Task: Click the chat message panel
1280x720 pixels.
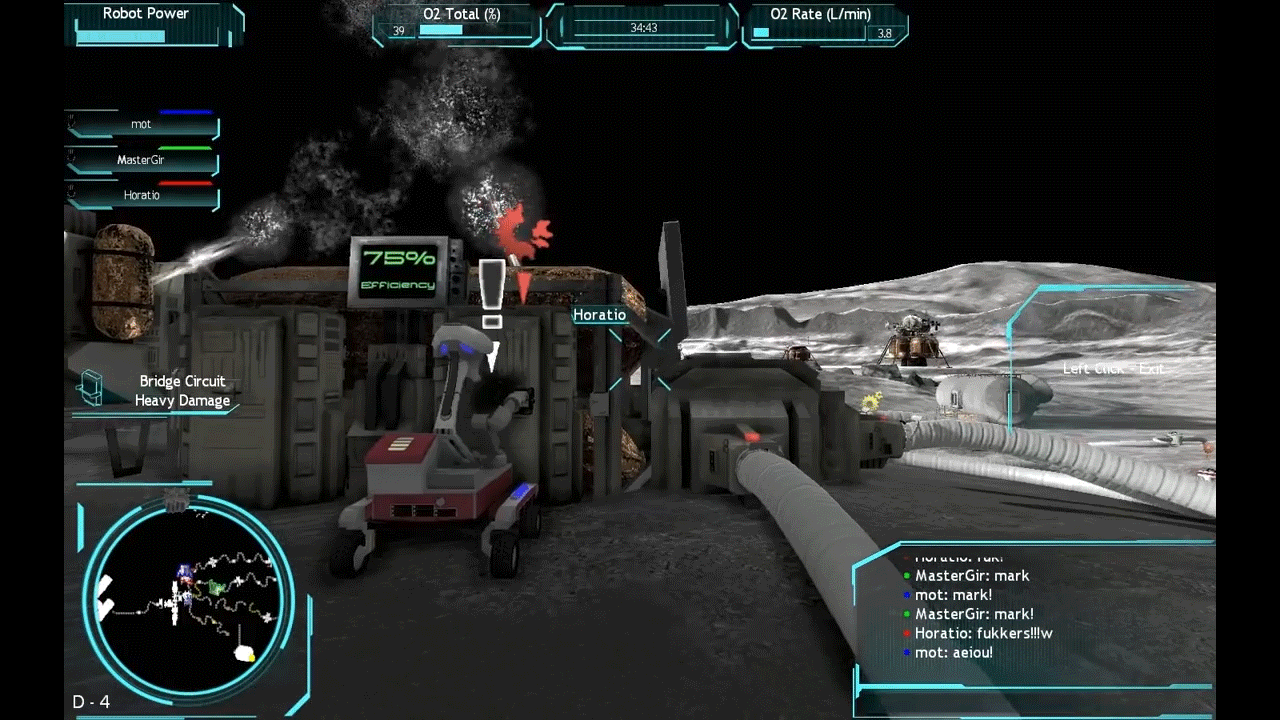Action: (1033, 614)
